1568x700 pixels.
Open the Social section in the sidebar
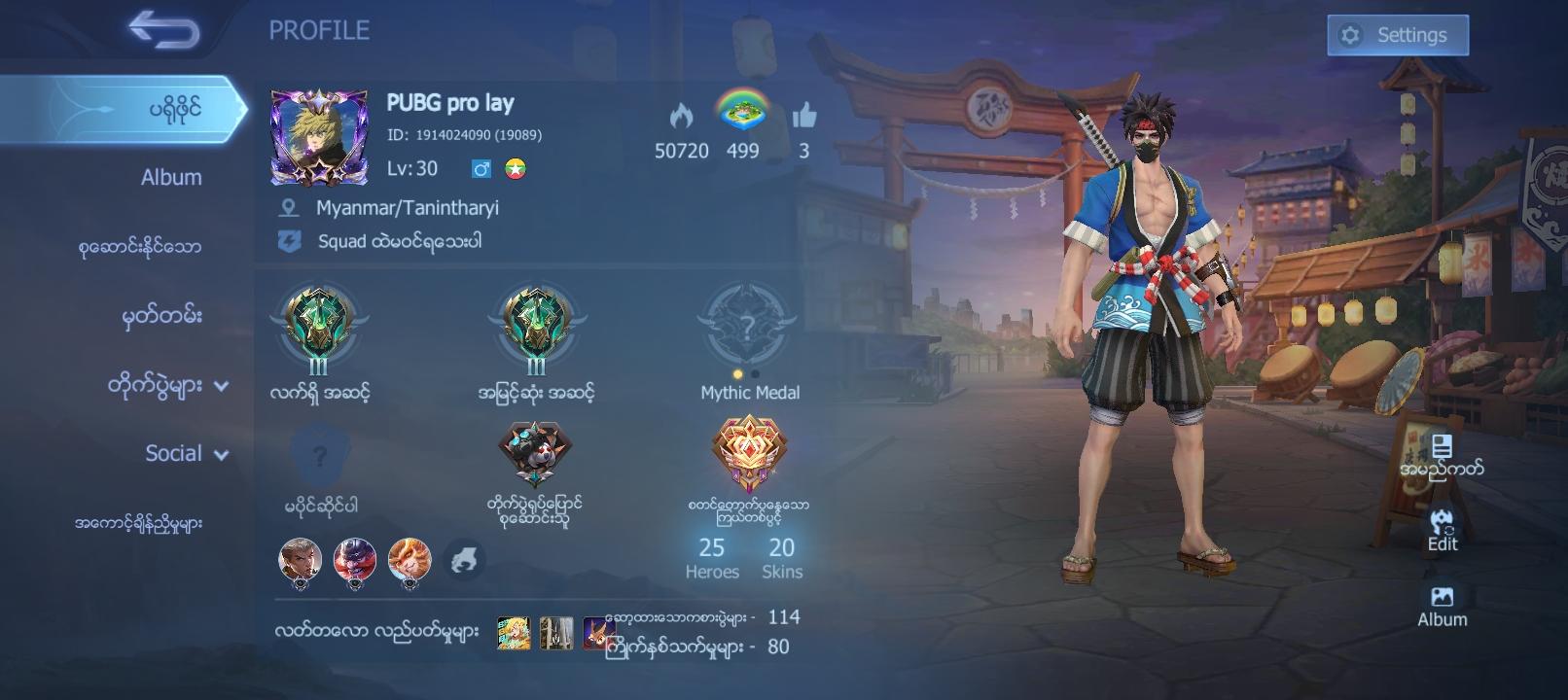coord(173,453)
